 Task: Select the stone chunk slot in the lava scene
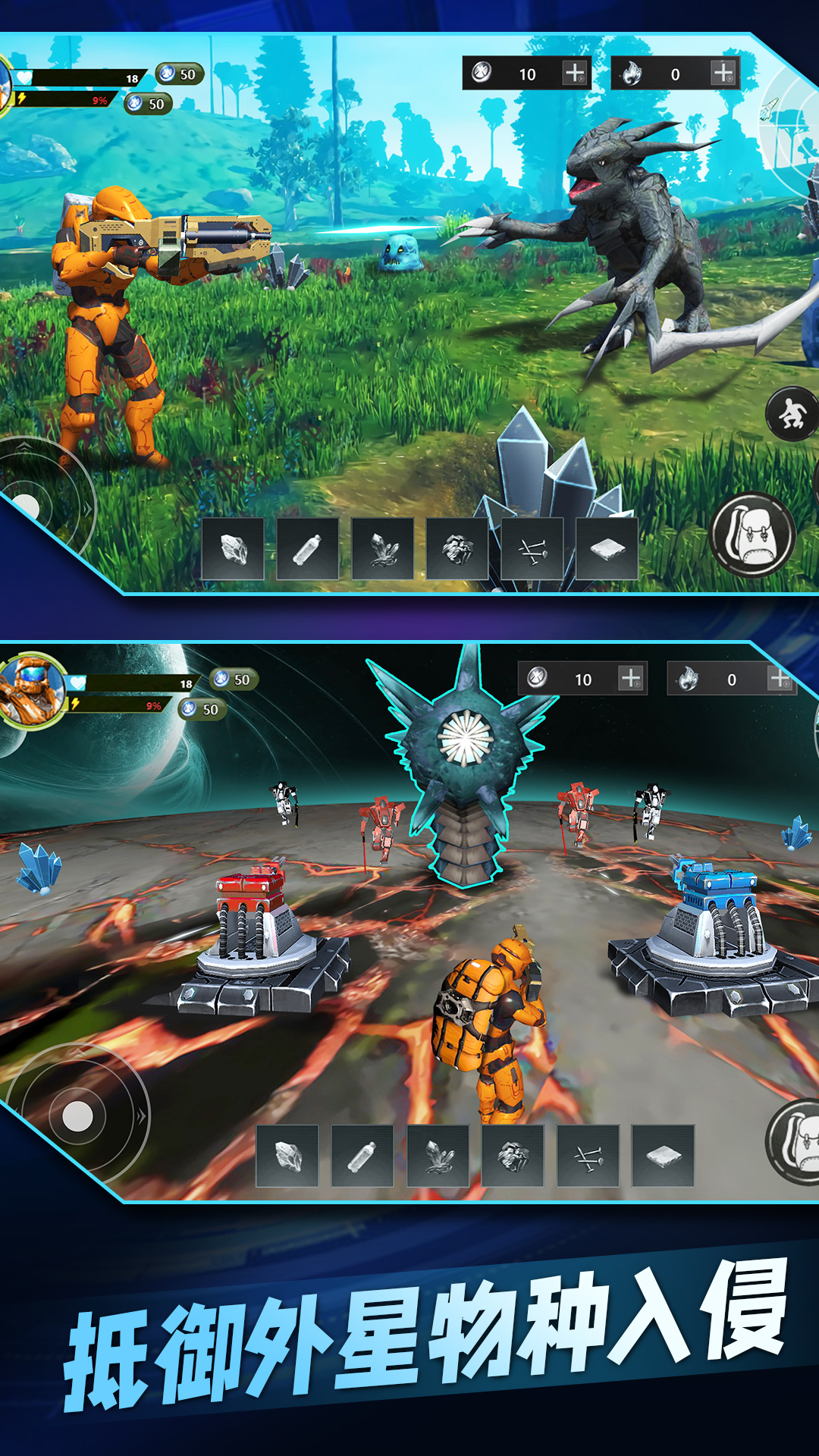tap(287, 1156)
